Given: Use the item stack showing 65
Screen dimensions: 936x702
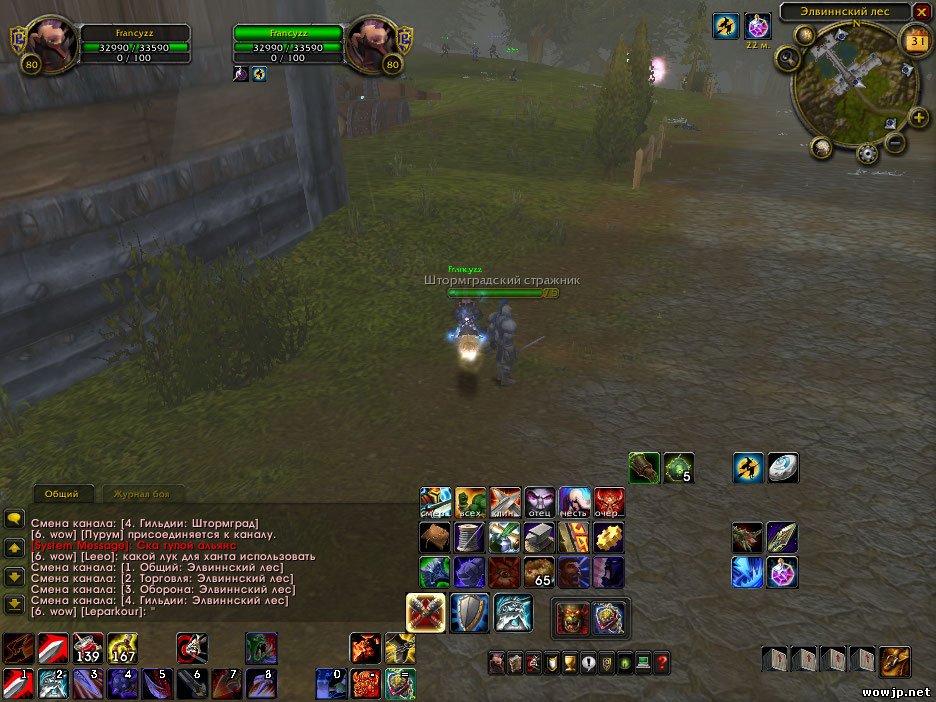Looking at the screenshot, I should [x=539, y=573].
